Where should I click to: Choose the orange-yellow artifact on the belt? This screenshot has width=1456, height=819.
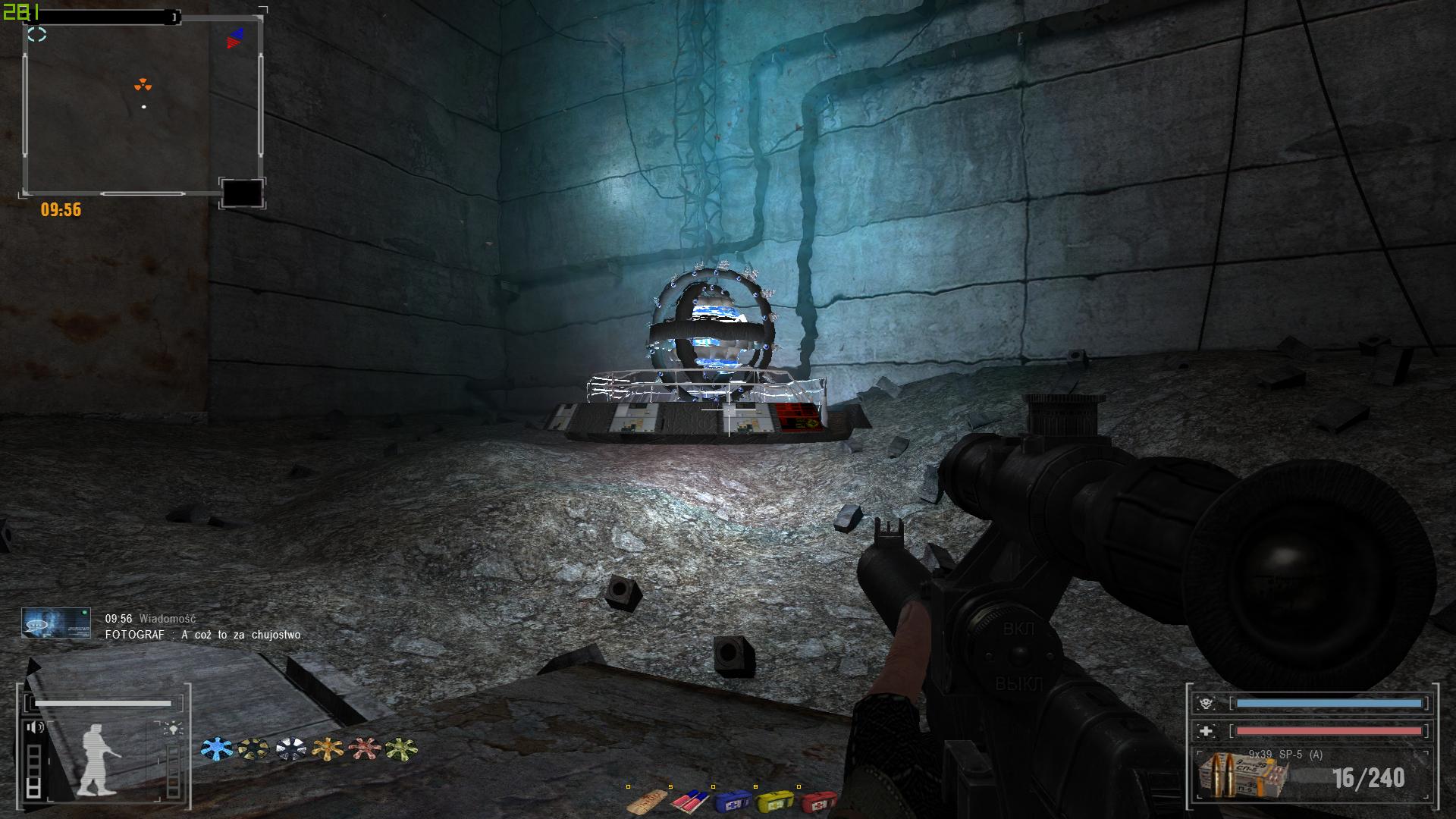pyautogui.click(x=328, y=749)
